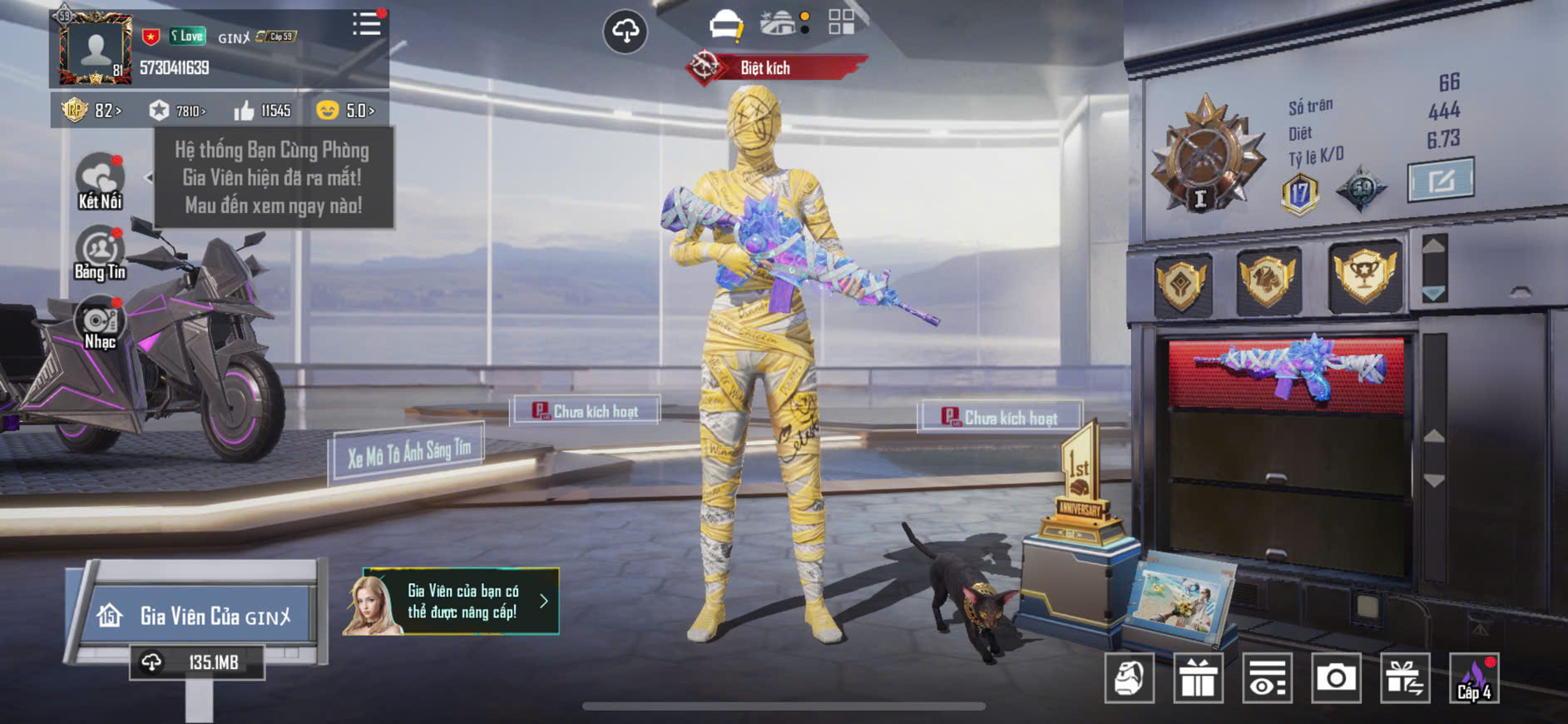Open the grid view icon
This screenshot has width=1568, height=724.
coord(841,22)
